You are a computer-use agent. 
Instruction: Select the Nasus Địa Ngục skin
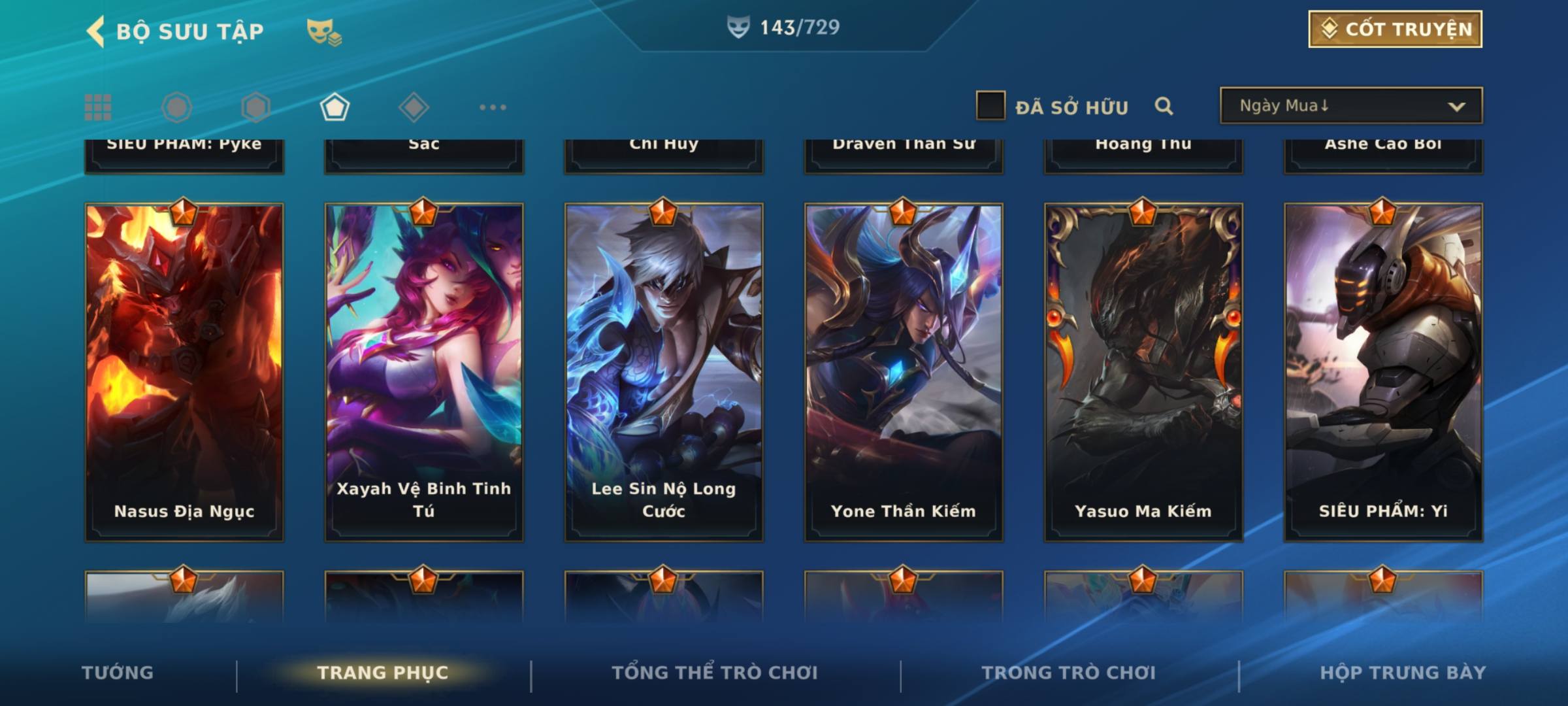click(184, 371)
